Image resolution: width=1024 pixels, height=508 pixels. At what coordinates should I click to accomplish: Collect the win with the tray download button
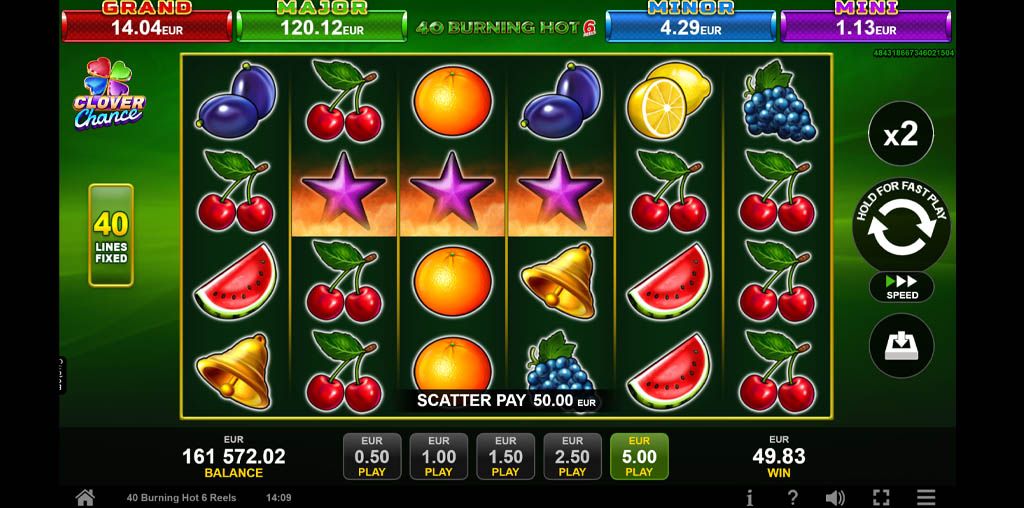(x=901, y=346)
